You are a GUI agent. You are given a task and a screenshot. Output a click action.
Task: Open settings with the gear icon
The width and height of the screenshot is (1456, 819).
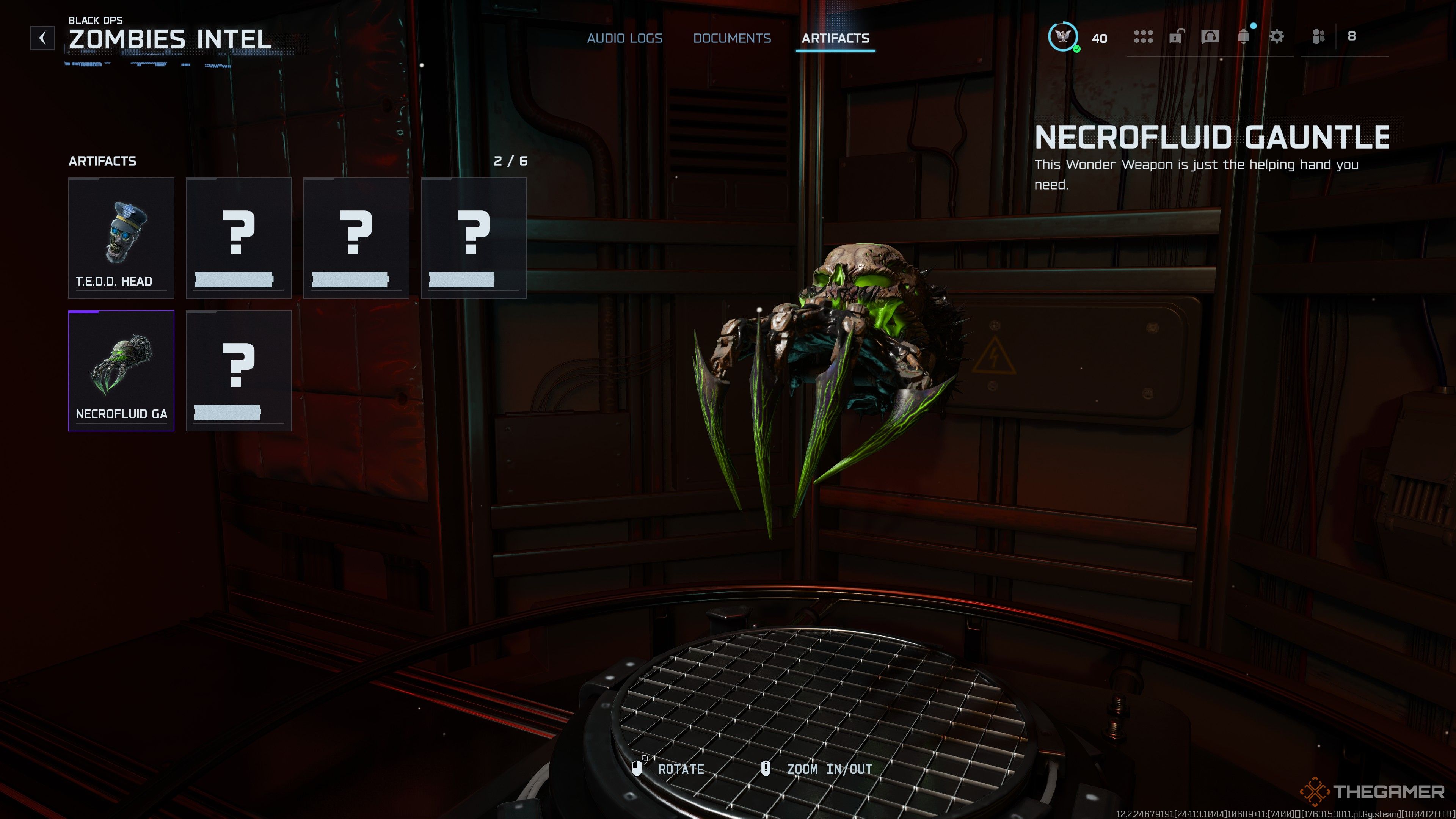point(1277,37)
